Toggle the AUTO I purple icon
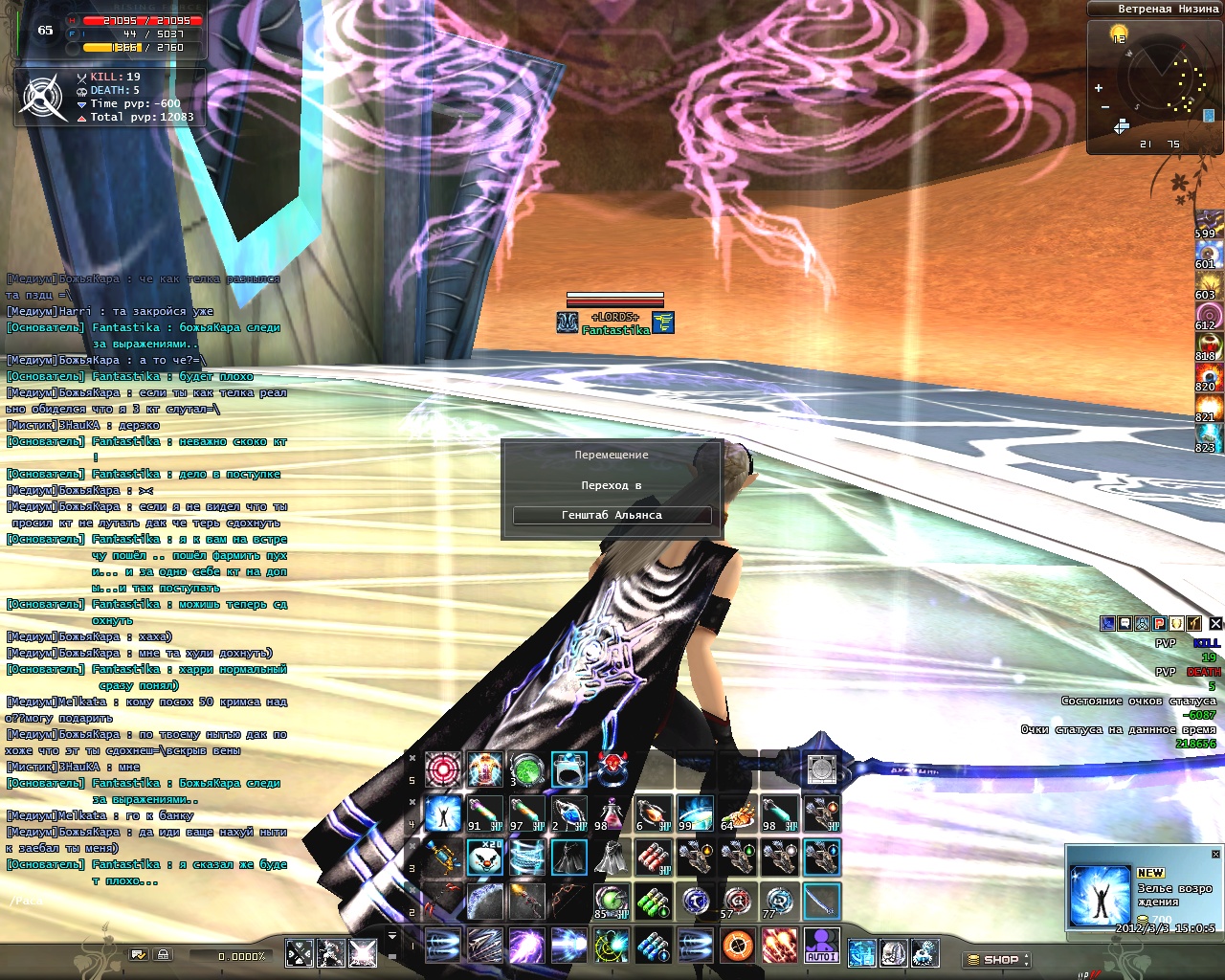 (821, 946)
